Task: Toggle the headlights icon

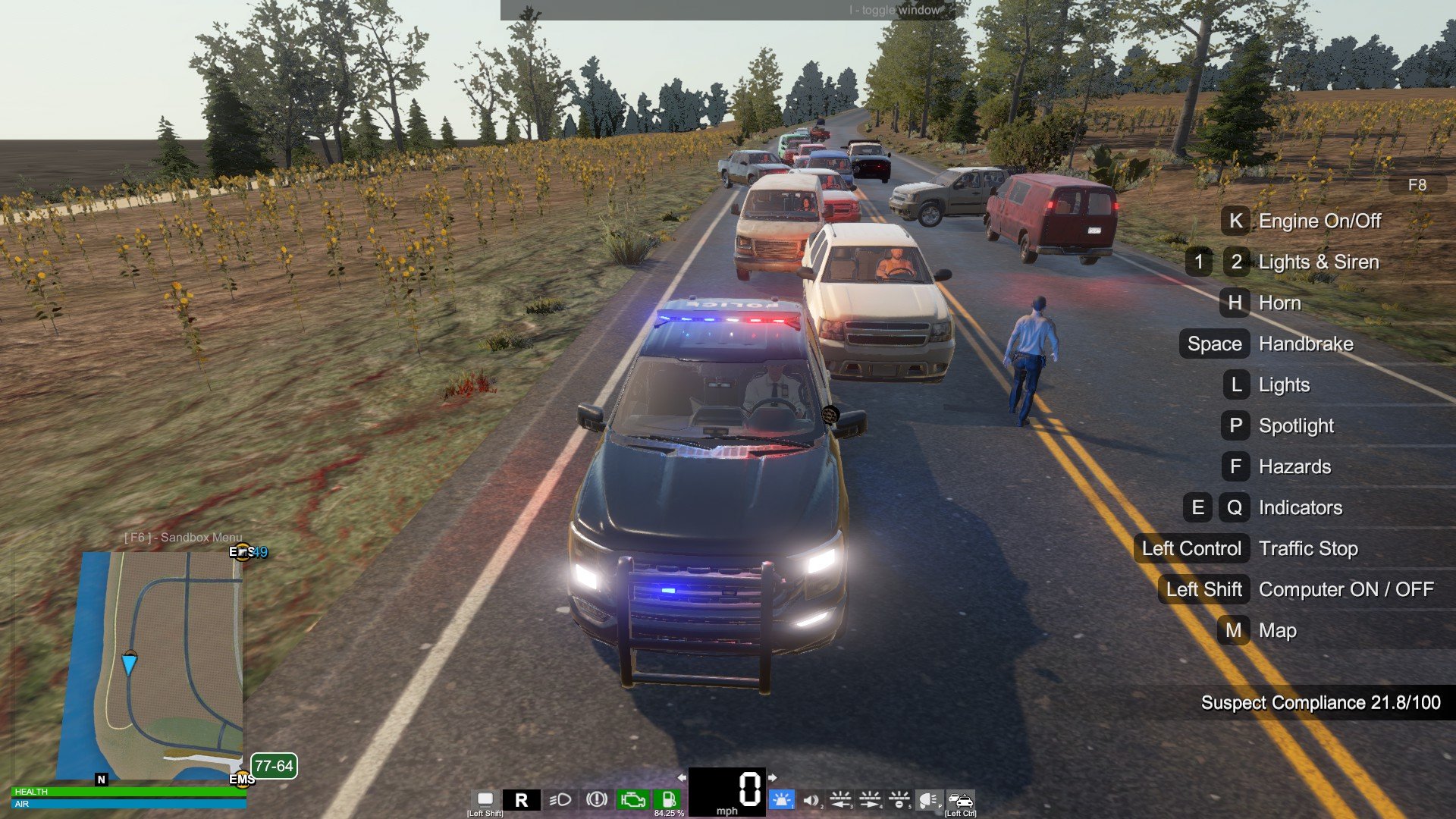Action: (560, 800)
